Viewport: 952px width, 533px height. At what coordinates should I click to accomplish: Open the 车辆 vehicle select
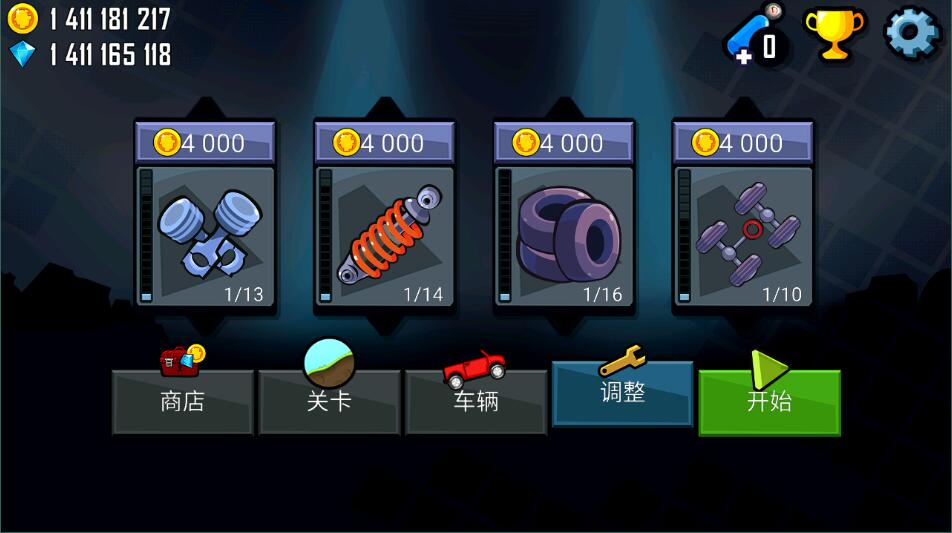coord(475,402)
